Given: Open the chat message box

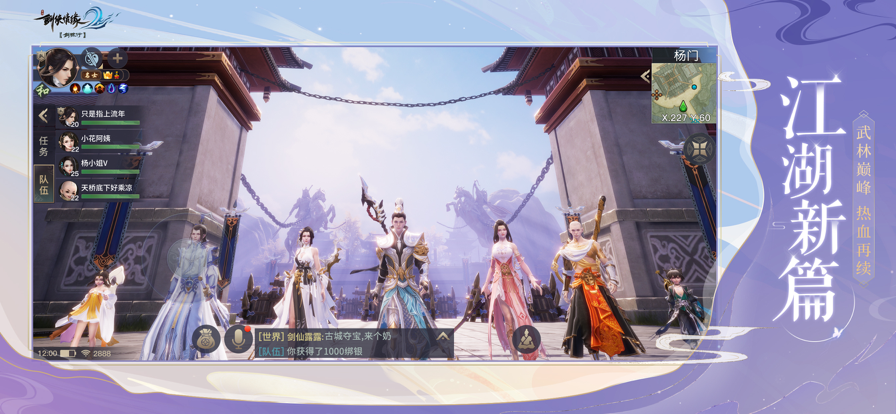Looking at the screenshot, I should pos(342,343).
